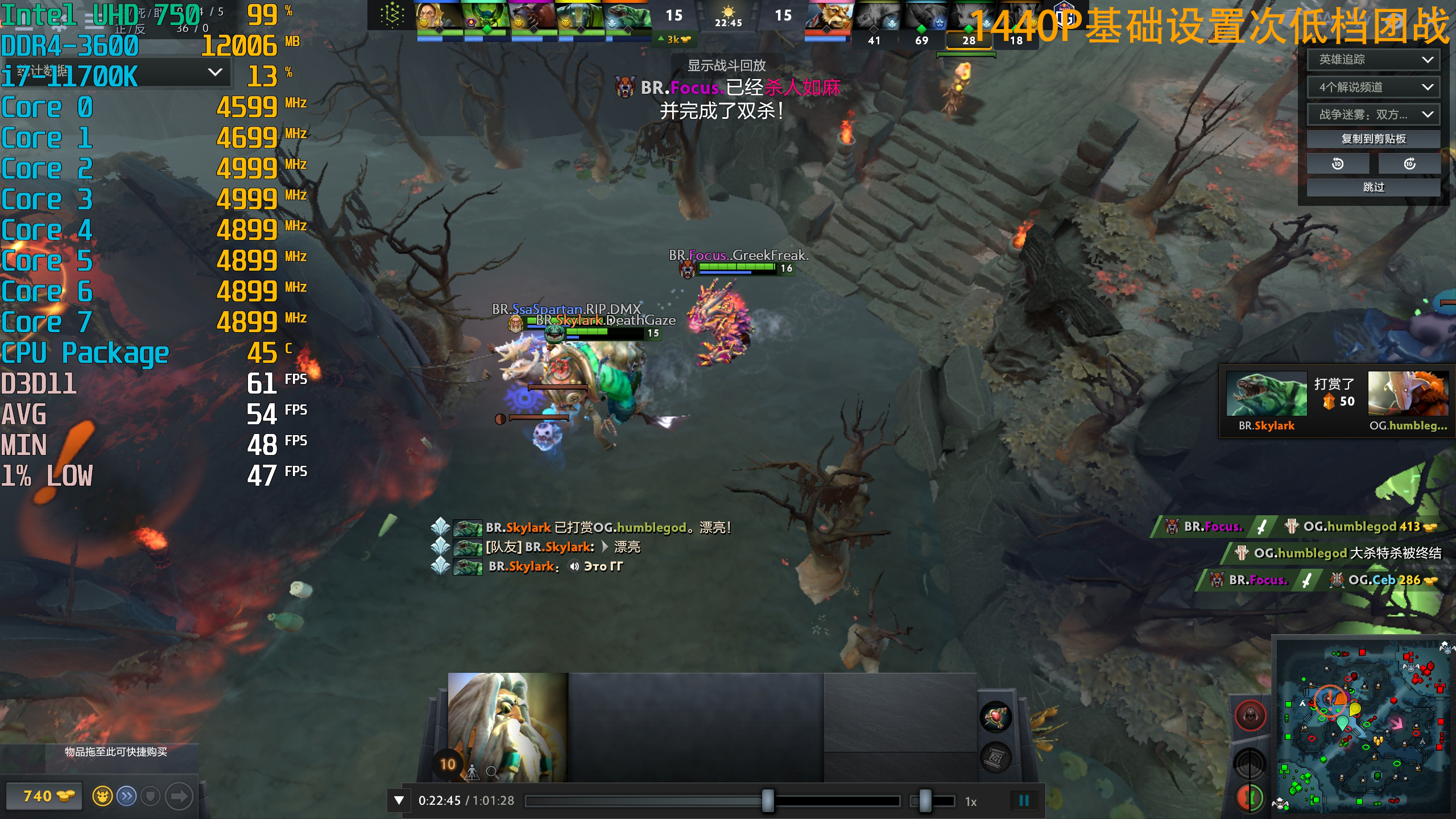Click the replay timeline progress bar
1456x819 pixels.
(711, 801)
